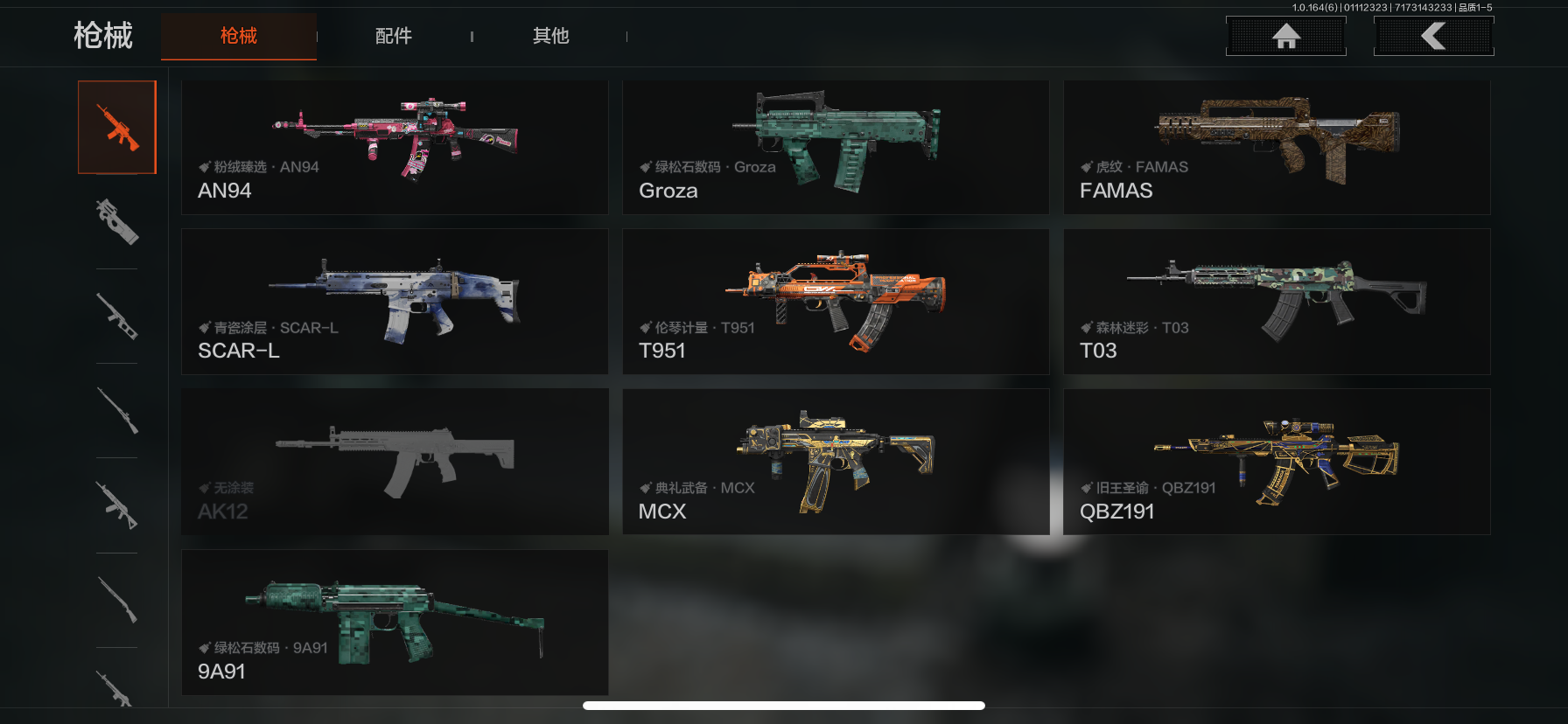Select the SCAR-L weapon card
Screen dimensions: 1568x724
point(395,302)
